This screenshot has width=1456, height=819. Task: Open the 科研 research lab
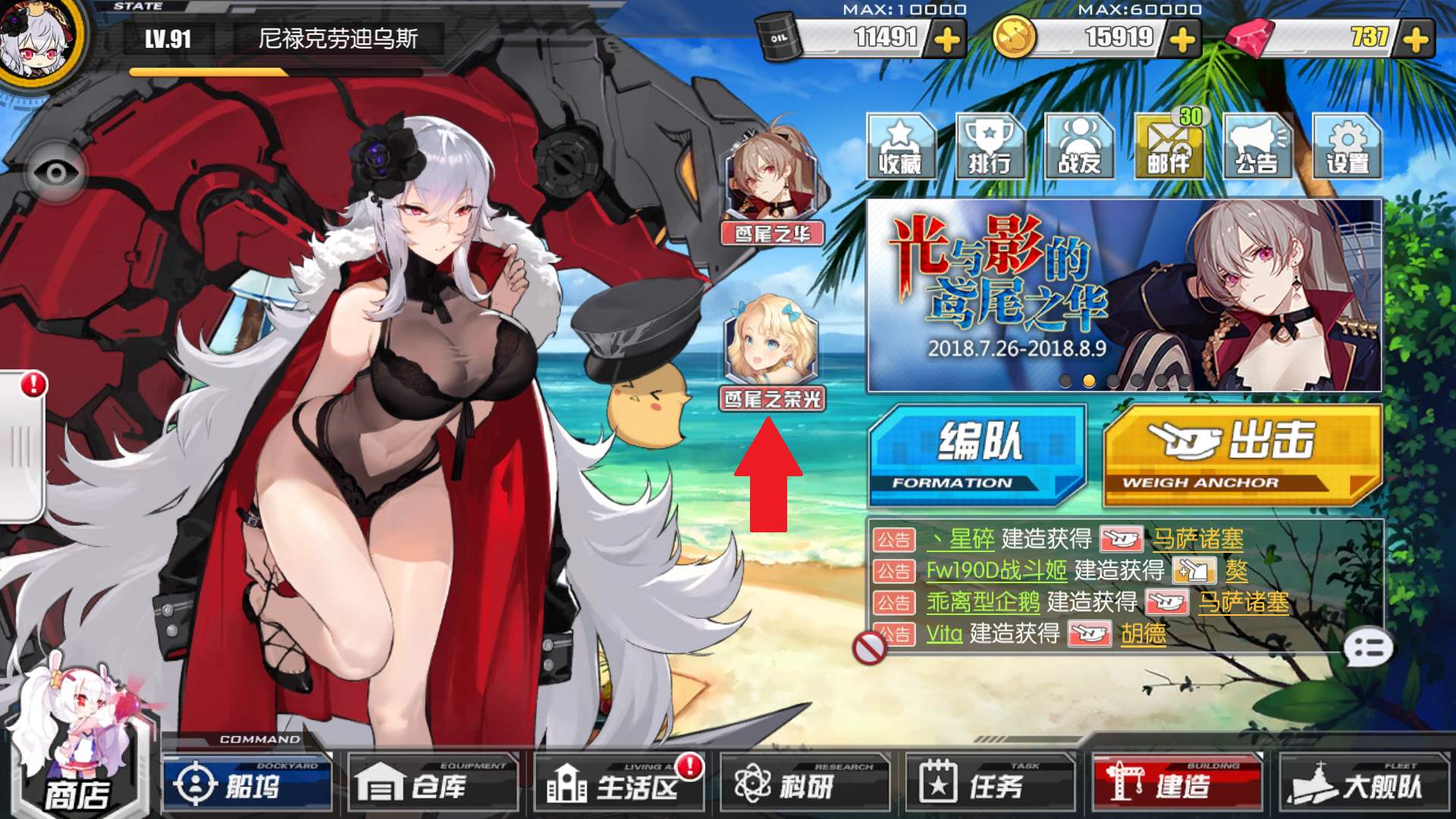(x=805, y=786)
